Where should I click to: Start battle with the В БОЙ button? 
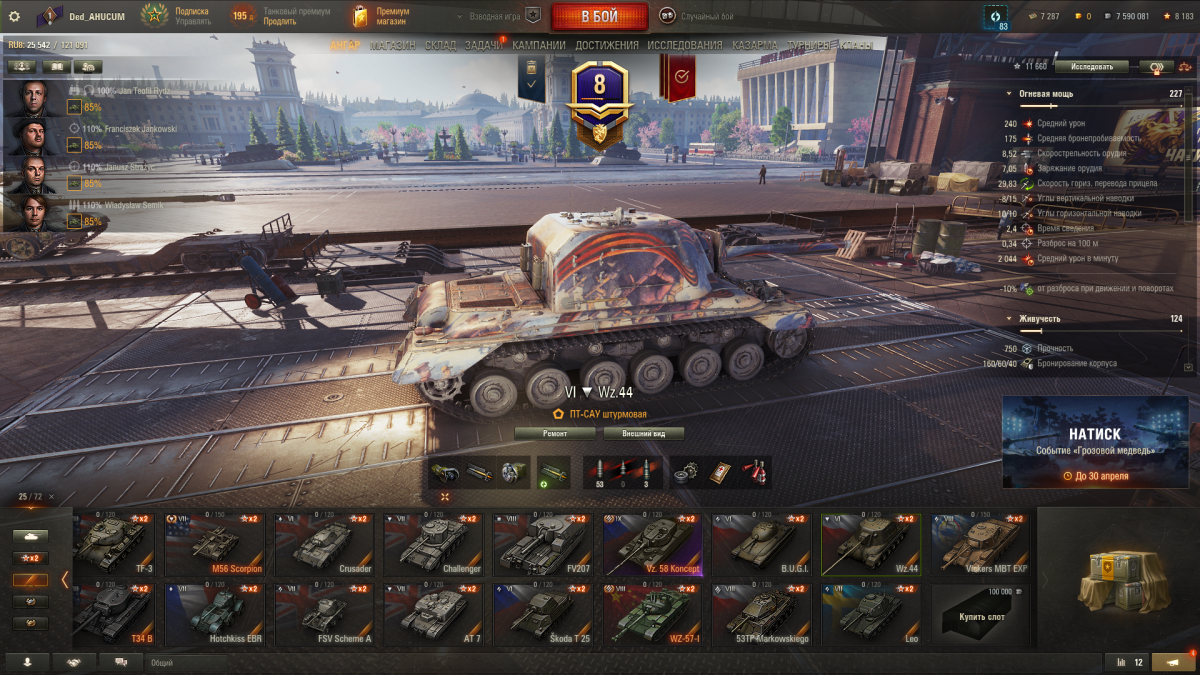coord(598,16)
